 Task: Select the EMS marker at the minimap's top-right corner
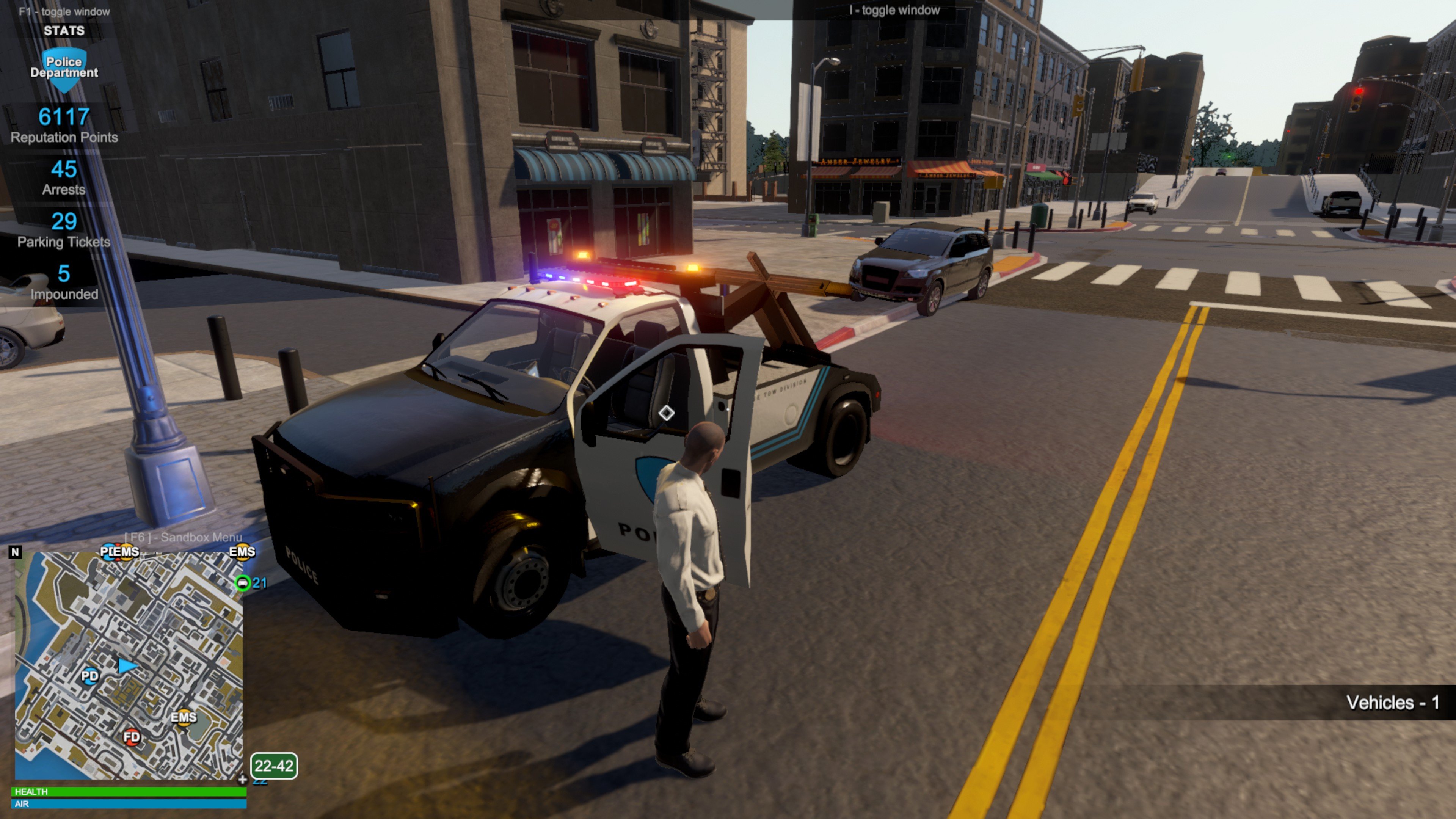click(242, 552)
